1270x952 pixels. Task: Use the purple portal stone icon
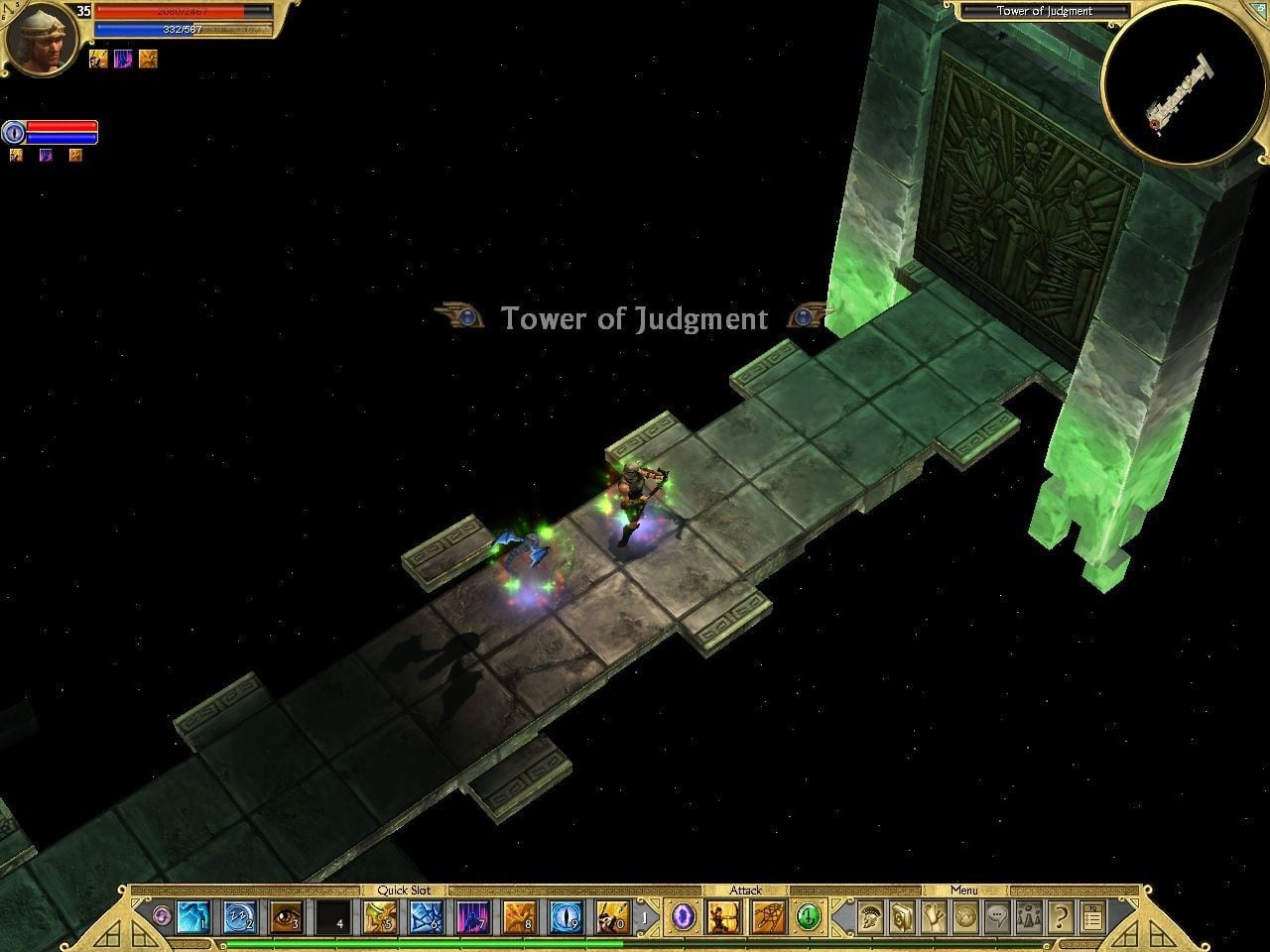[x=682, y=917]
